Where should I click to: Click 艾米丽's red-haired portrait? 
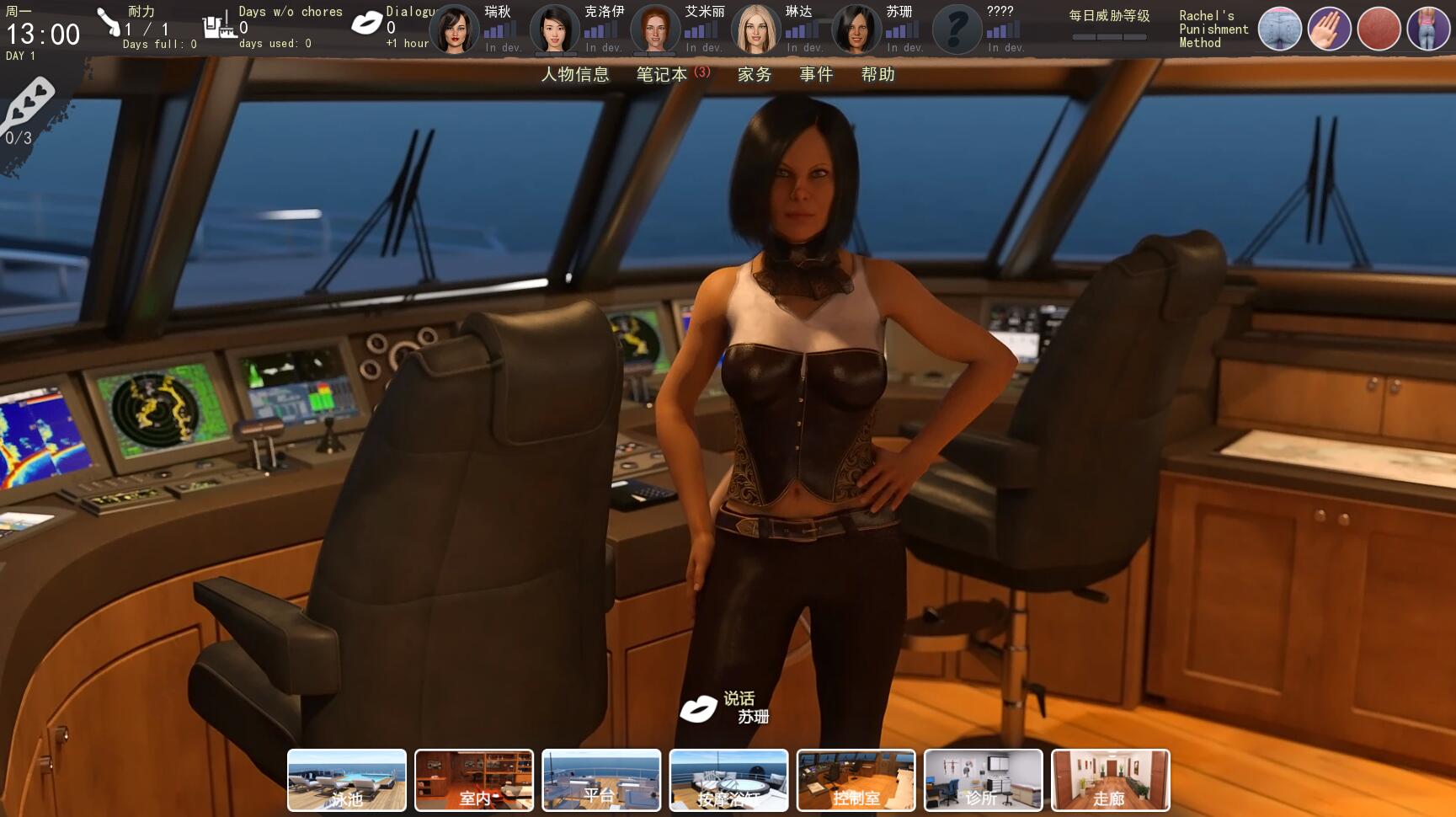[x=655, y=29]
